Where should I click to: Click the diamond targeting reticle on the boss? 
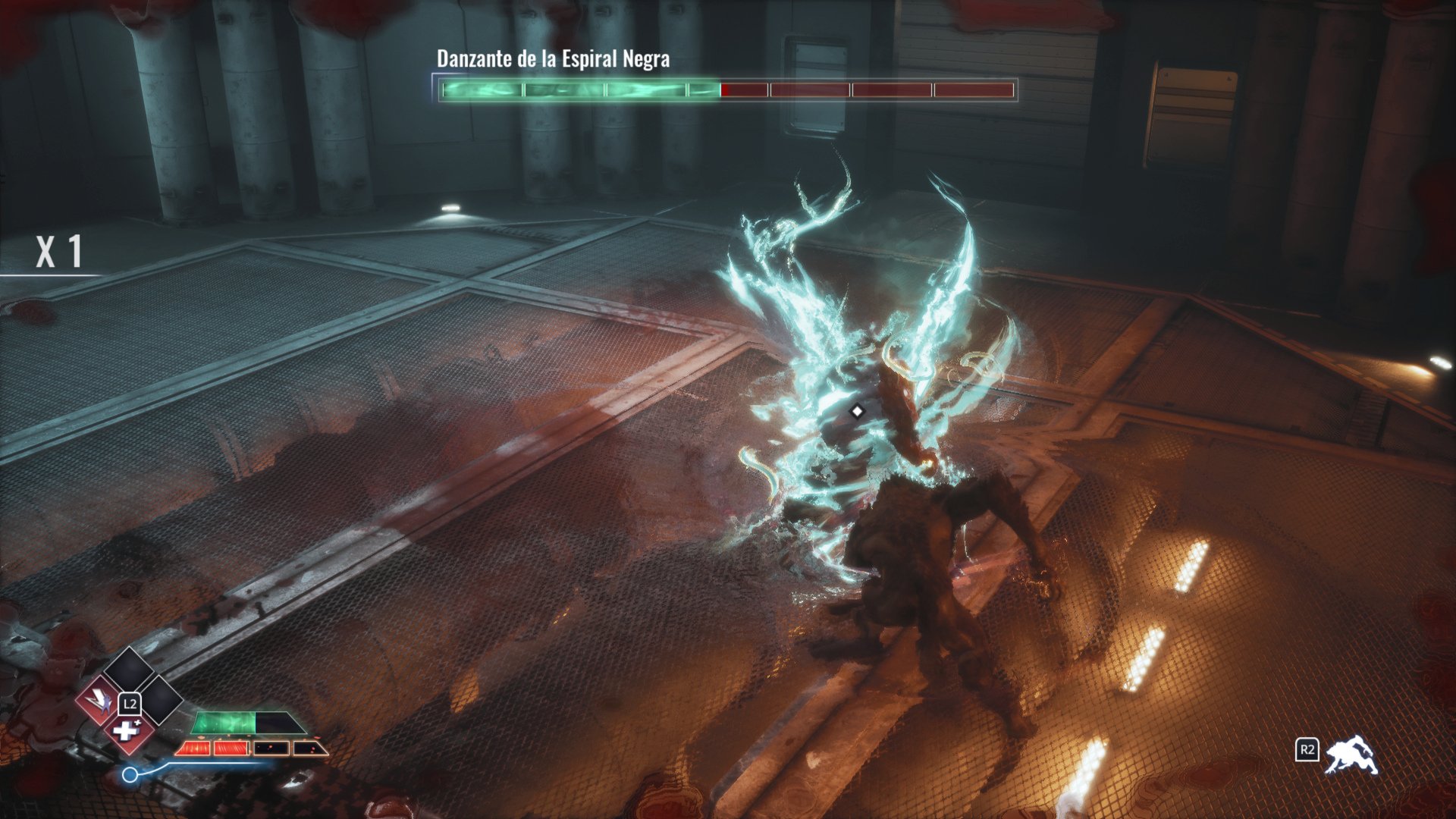[x=858, y=412]
